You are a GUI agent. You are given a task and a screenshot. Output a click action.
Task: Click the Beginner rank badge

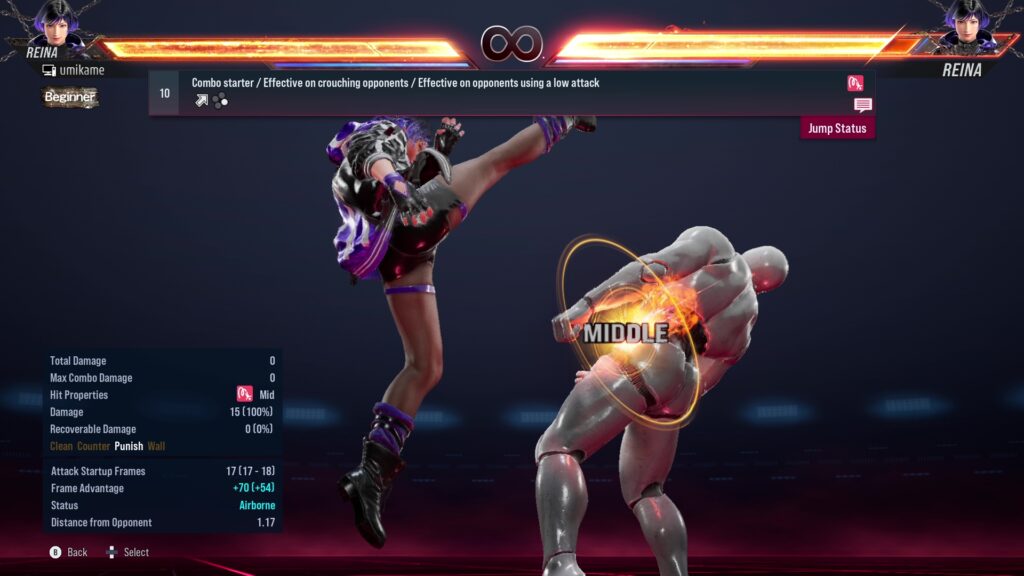pyautogui.click(x=70, y=97)
